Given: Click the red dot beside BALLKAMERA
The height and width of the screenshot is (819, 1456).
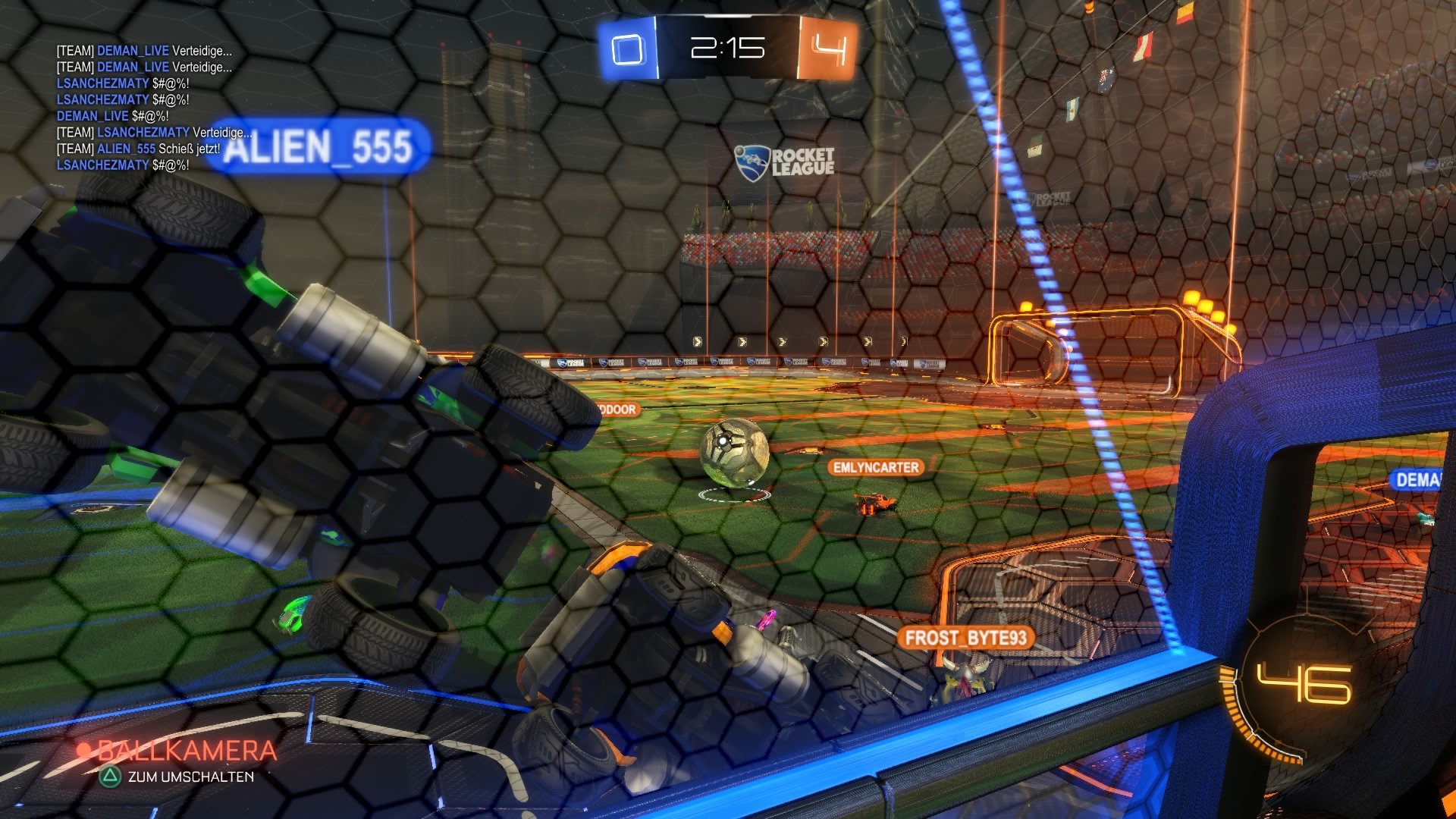Looking at the screenshot, I should coord(86,749).
